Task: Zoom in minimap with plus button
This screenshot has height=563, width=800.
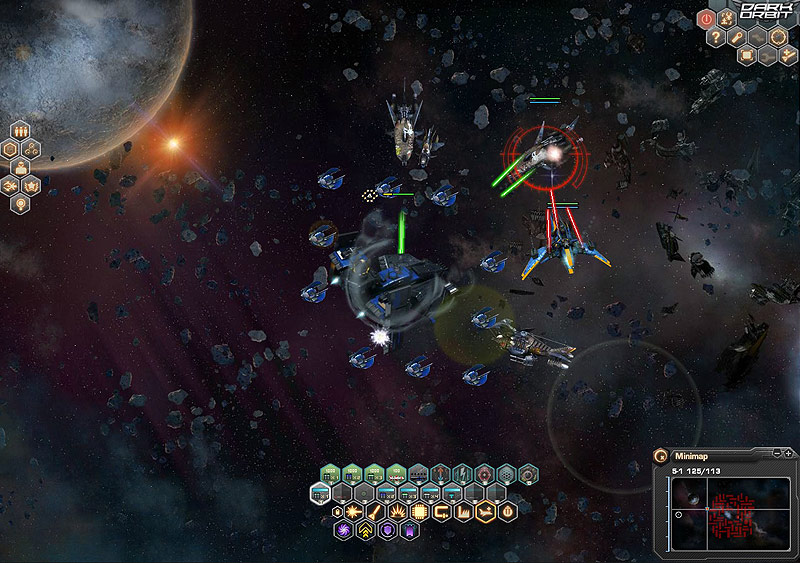Action: [789, 454]
